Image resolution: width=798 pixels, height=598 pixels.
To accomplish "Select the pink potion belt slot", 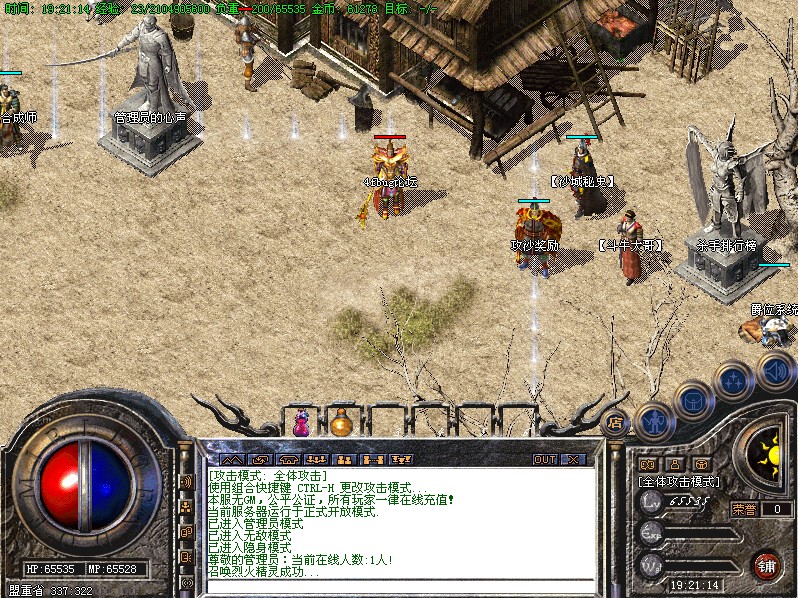I will coord(301,424).
